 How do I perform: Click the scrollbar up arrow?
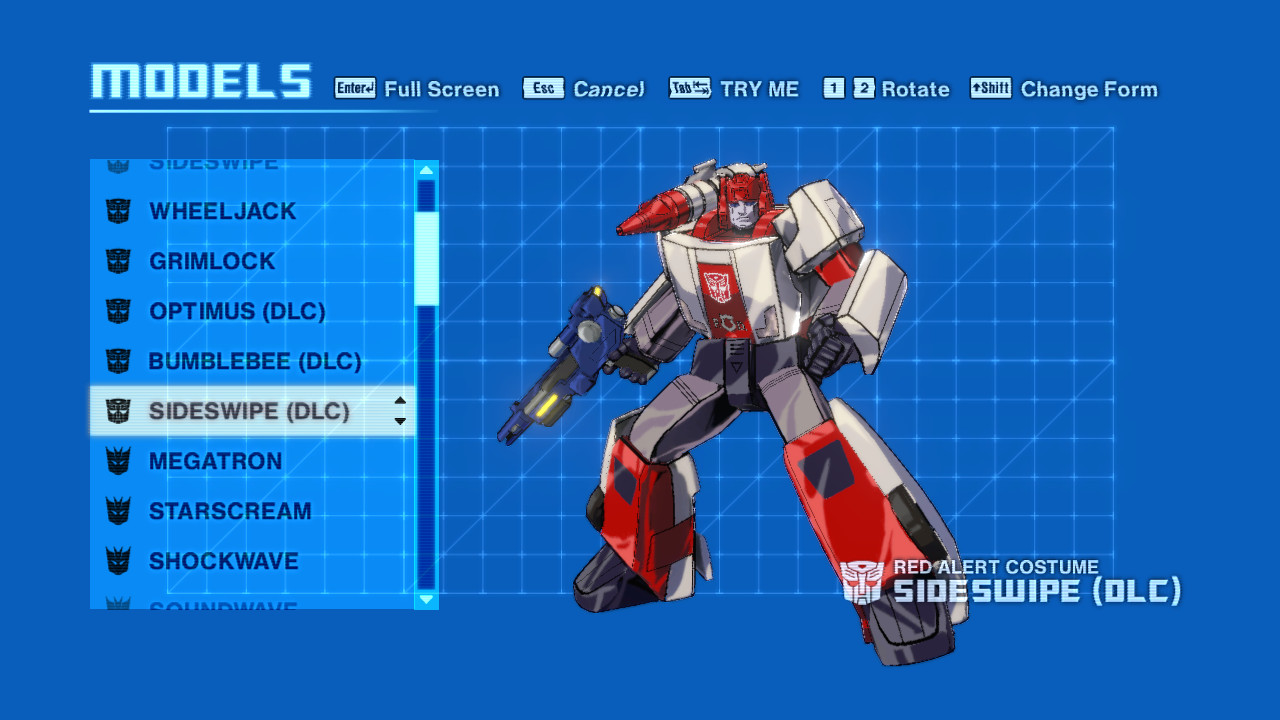[x=424, y=168]
